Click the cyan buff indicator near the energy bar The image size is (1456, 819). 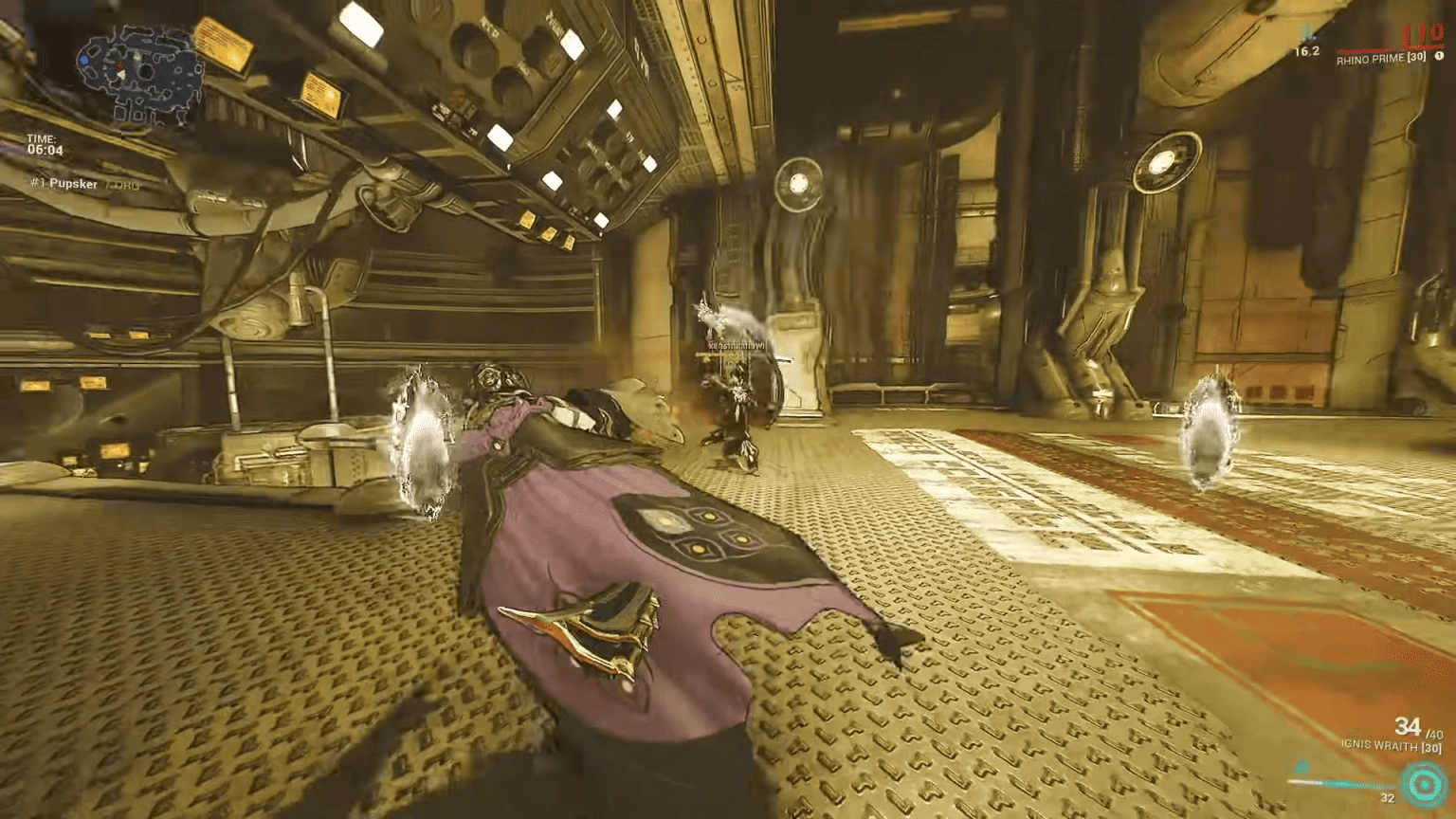point(1301,768)
